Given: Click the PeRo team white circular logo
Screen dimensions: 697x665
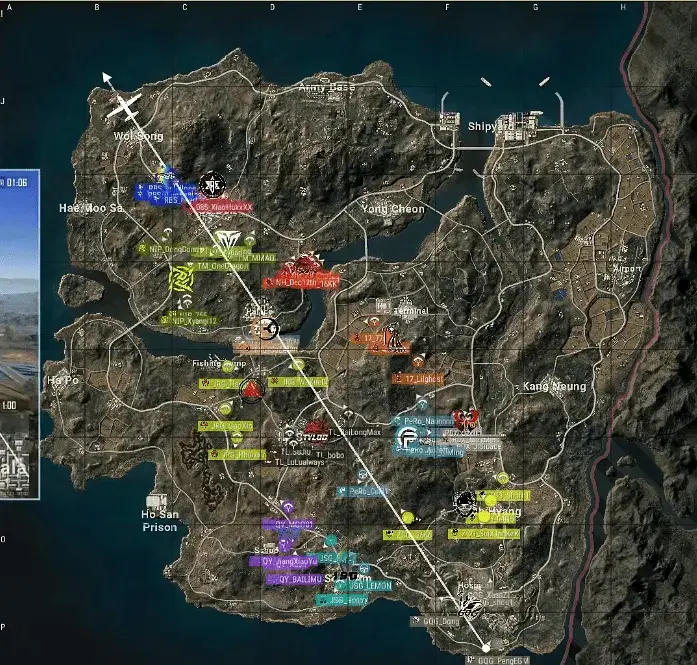Looking at the screenshot, I should pyautogui.click(x=407, y=438).
